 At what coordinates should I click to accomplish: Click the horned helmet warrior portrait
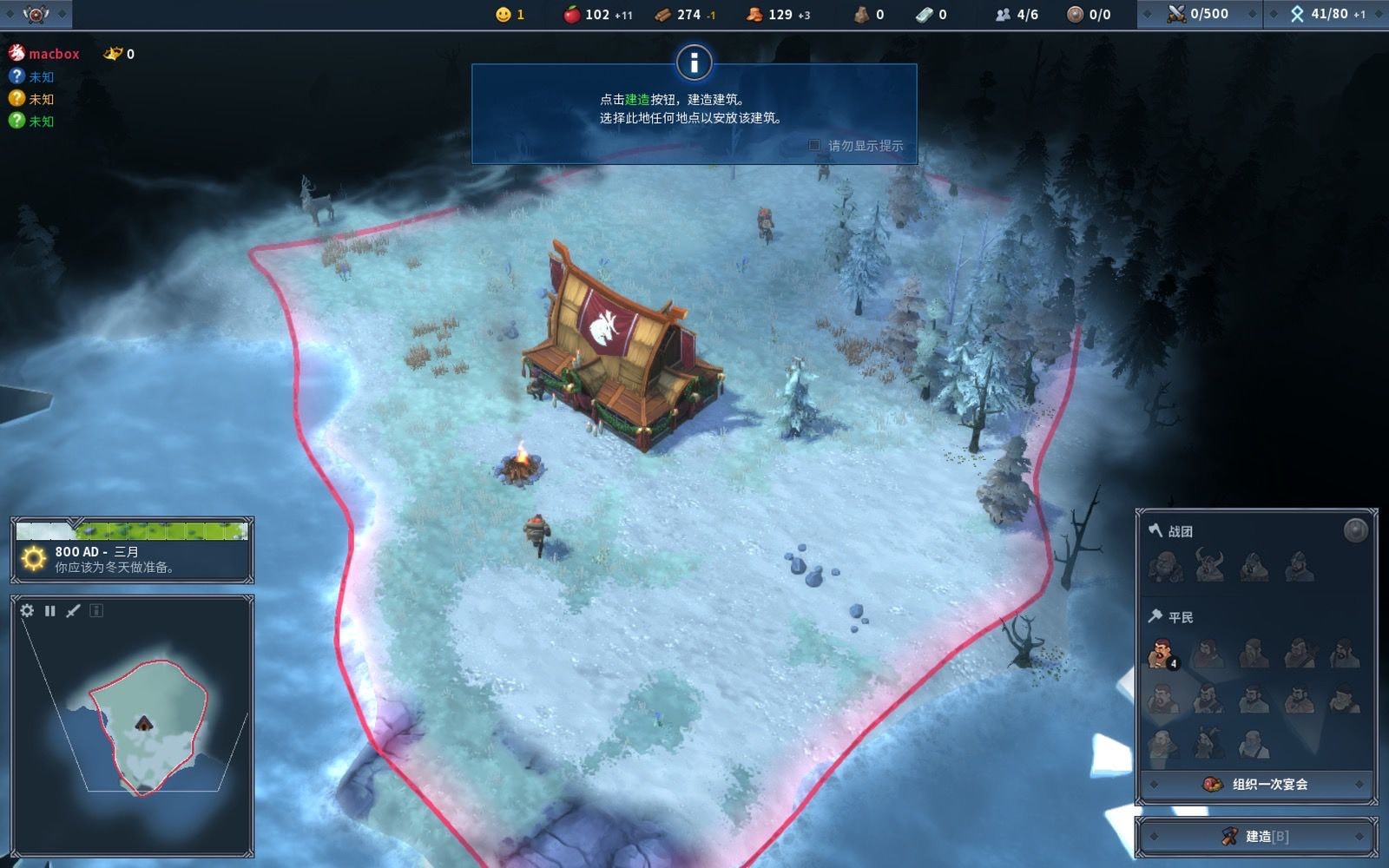pos(1208,565)
